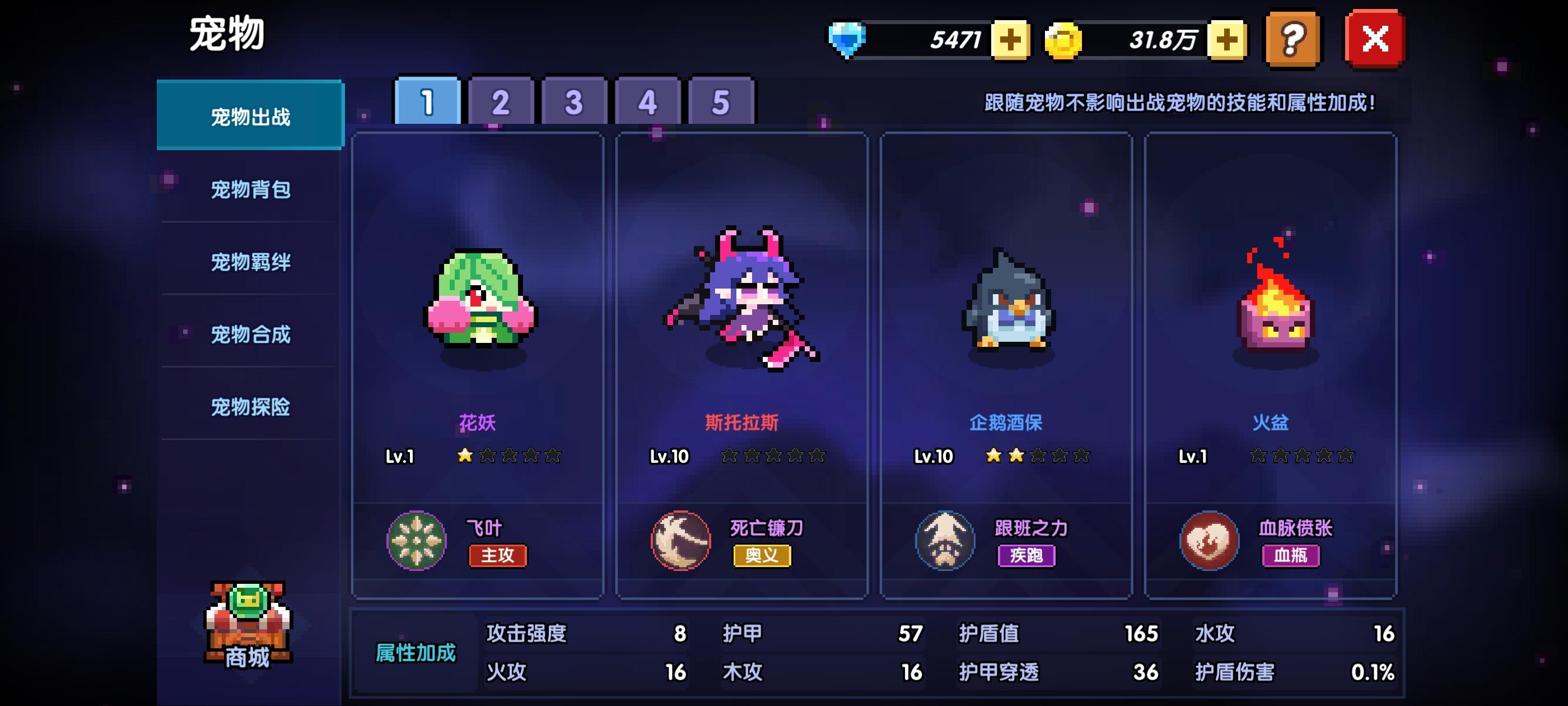Open the question mark help icon

(x=1293, y=40)
